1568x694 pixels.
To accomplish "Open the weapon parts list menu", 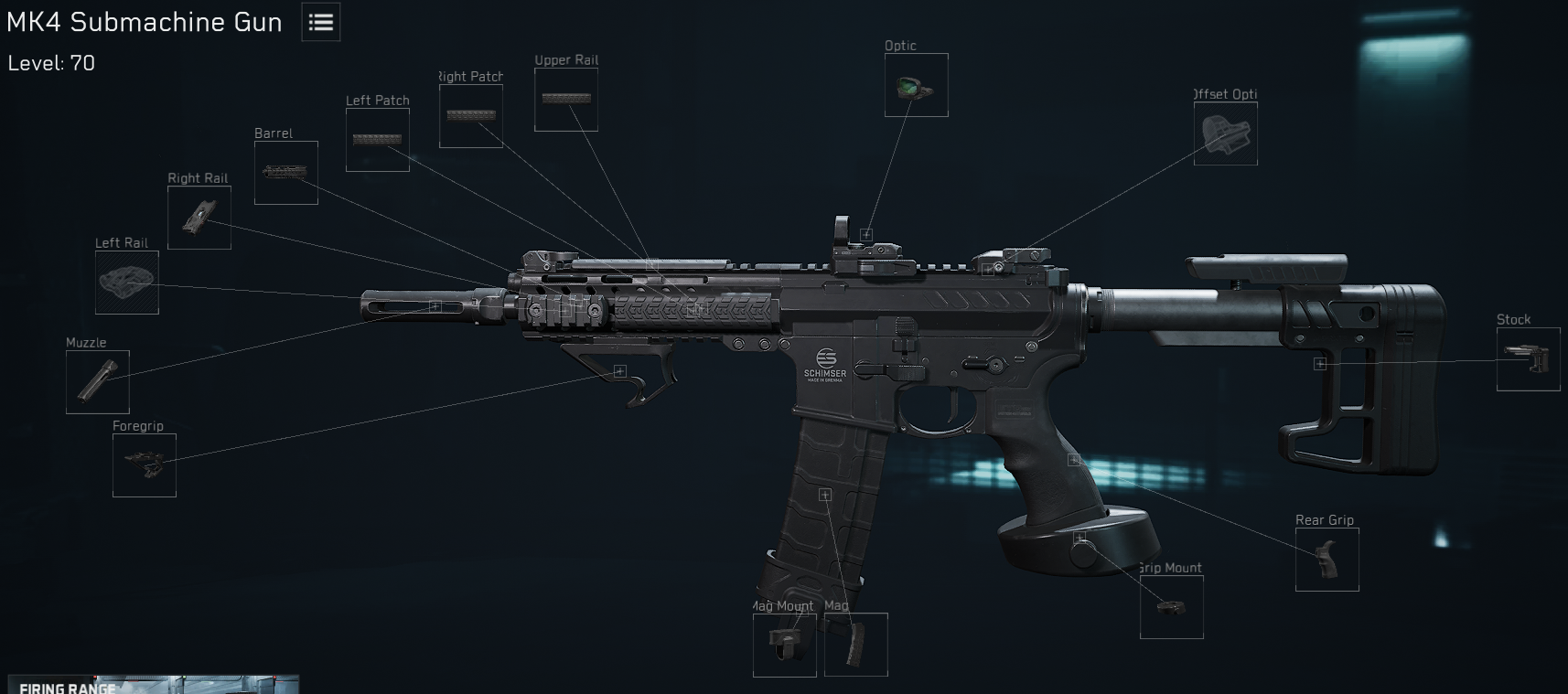I will coord(319,22).
